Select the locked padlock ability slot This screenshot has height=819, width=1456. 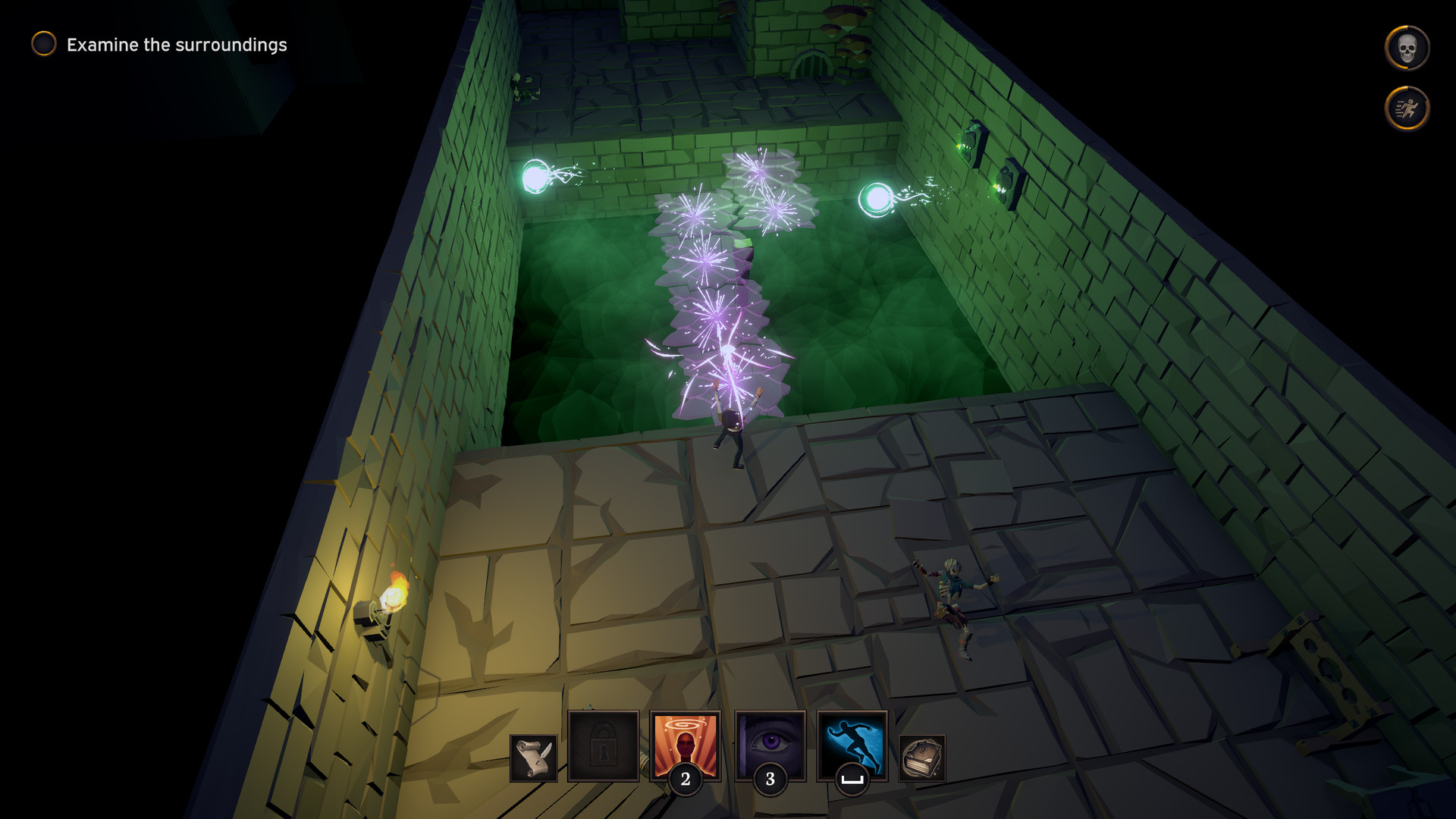[x=604, y=746]
